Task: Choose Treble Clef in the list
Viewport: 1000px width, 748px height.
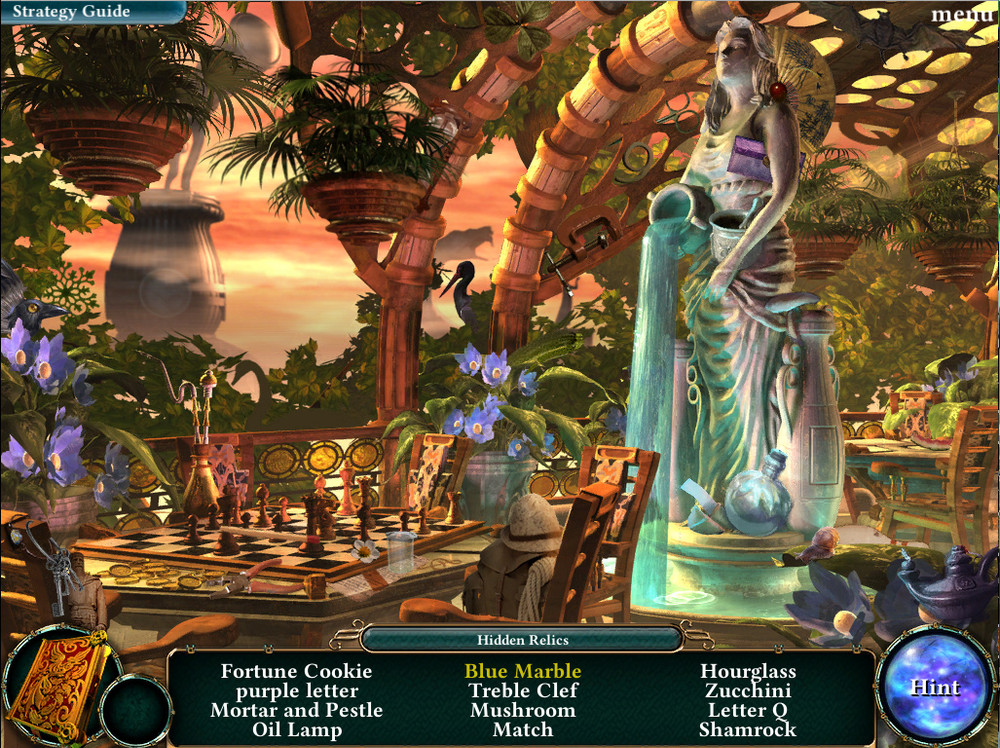Action: tap(522, 691)
